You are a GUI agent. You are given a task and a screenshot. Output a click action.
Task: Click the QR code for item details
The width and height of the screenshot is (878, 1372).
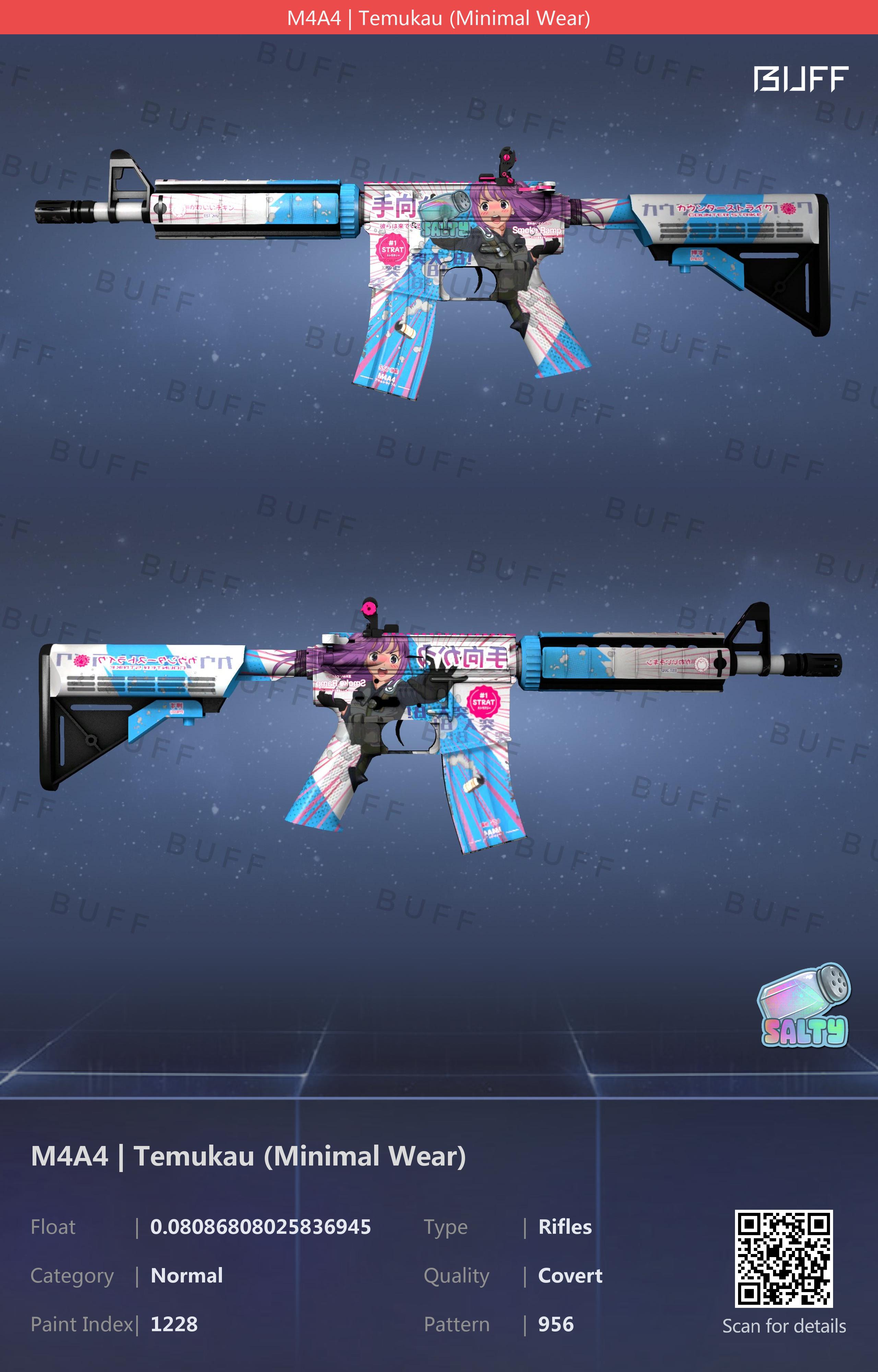coord(783,1258)
